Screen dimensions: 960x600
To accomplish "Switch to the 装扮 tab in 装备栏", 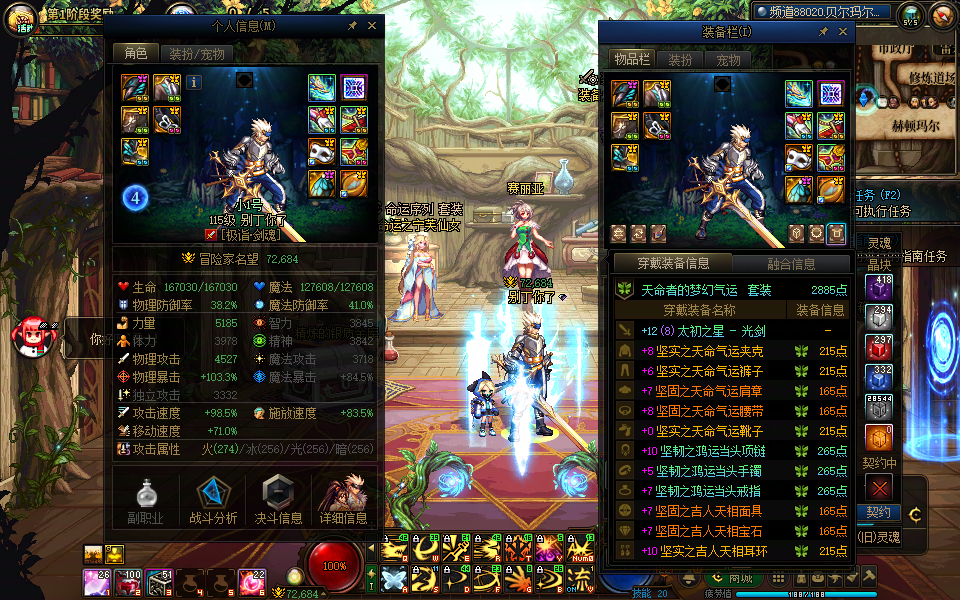I will pos(680,60).
